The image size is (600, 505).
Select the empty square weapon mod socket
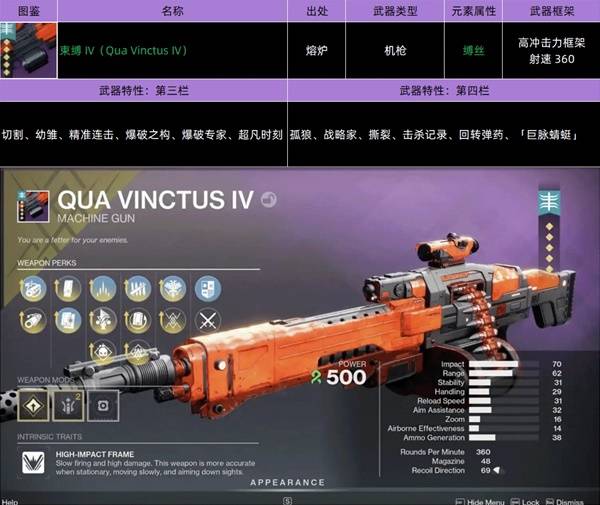pos(102,404)
